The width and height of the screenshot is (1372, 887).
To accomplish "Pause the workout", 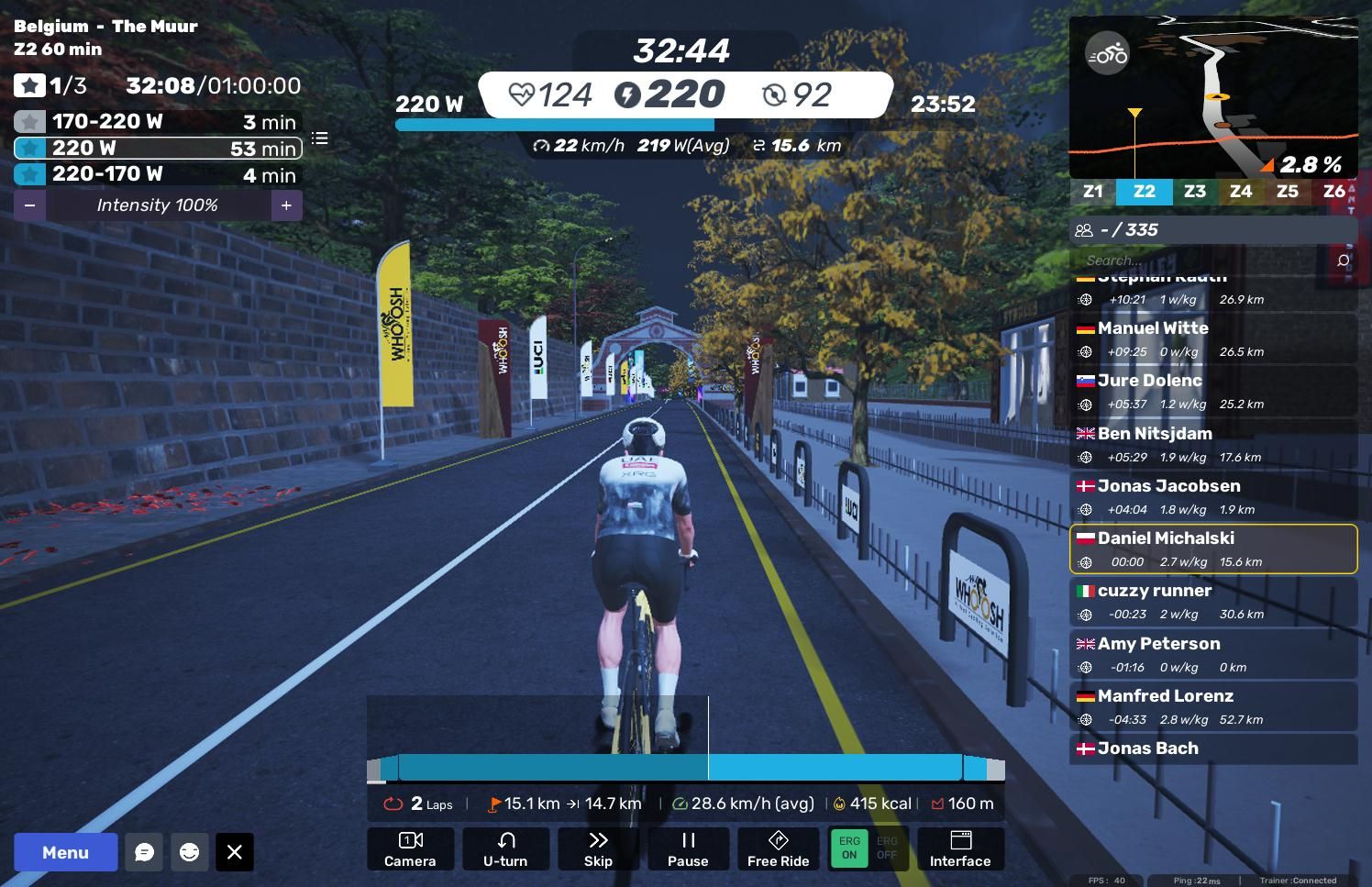I will point(688,848).
